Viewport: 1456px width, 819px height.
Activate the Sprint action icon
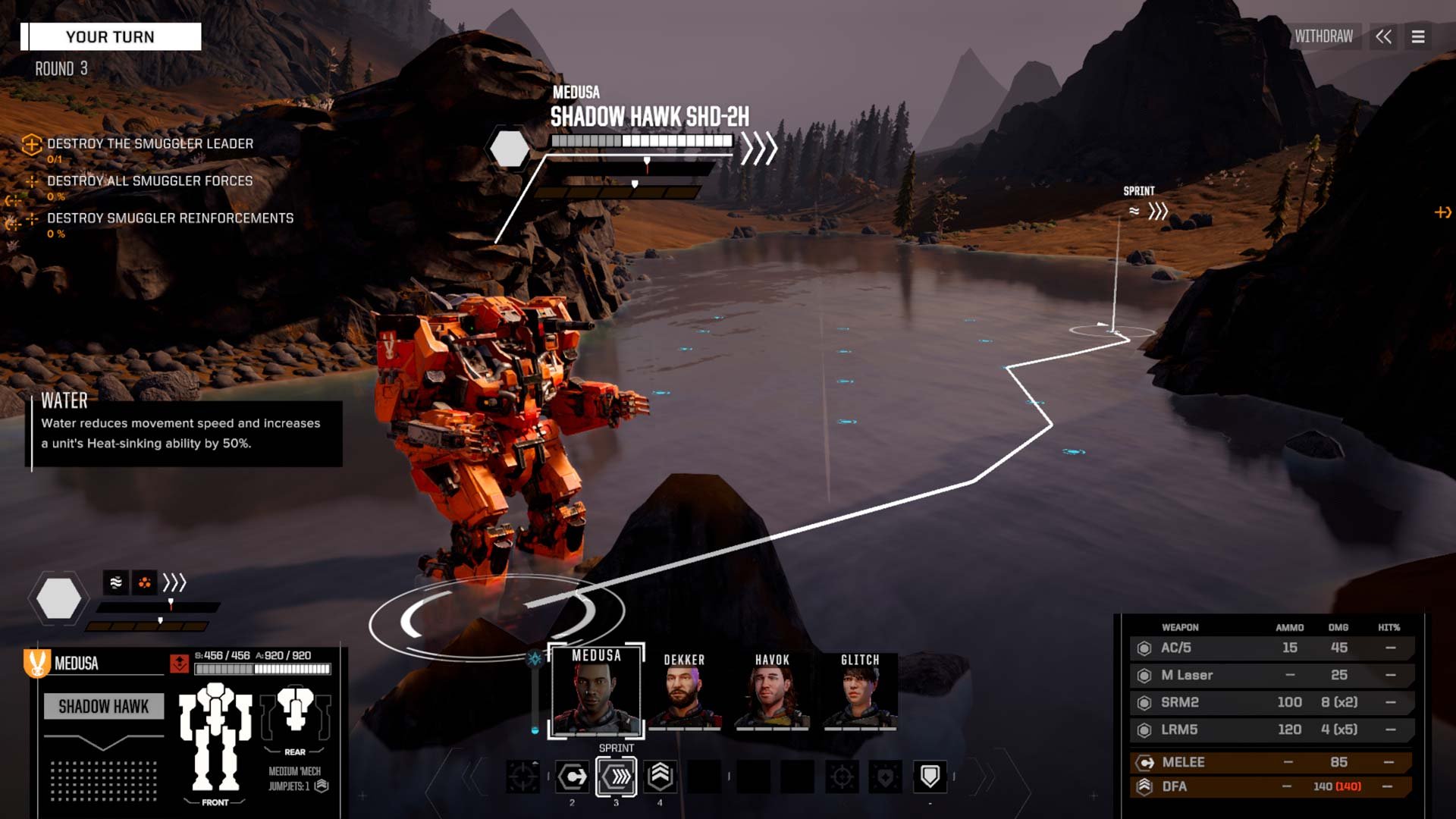coord(616,777)
